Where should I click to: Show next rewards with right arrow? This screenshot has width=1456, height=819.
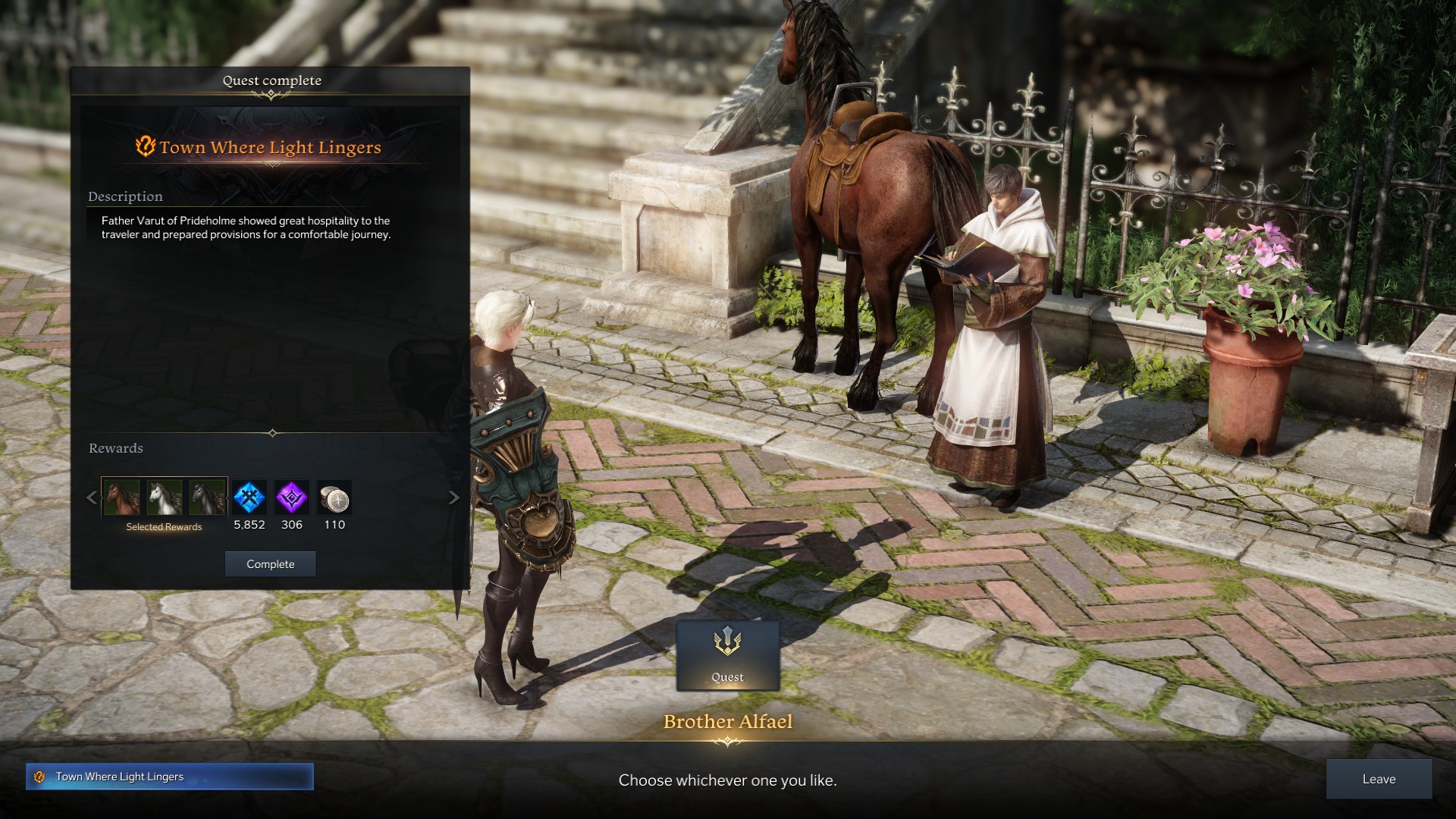pyautogui.click(x=454, y=497)
